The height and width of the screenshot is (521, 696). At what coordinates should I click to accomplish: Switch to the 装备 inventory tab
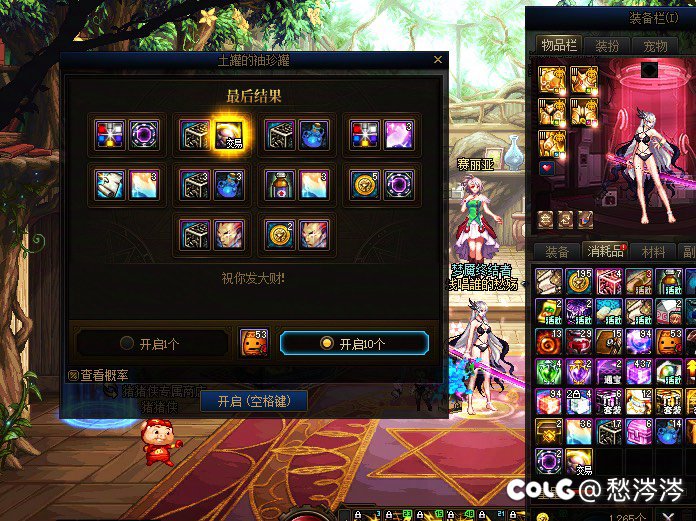[557, 251]
